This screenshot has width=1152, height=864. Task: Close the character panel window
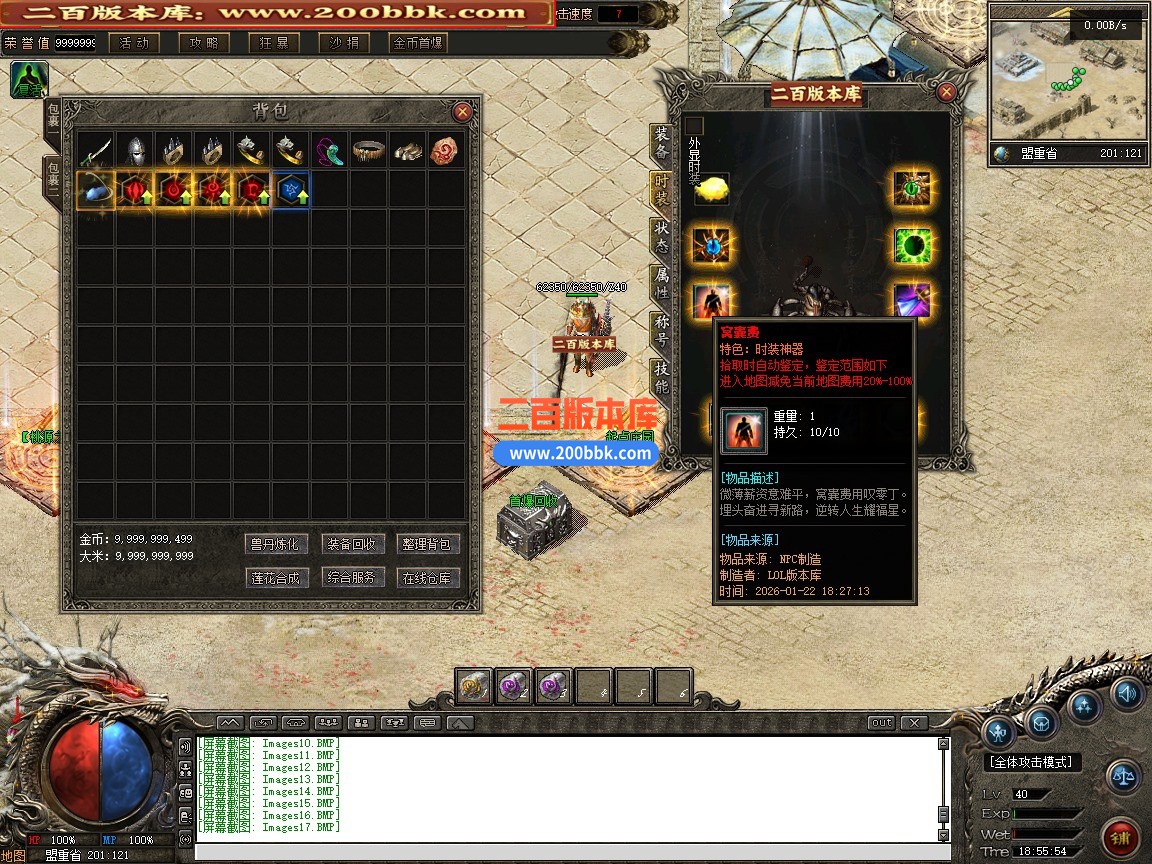pyautogui.click(x=946, y=92)
